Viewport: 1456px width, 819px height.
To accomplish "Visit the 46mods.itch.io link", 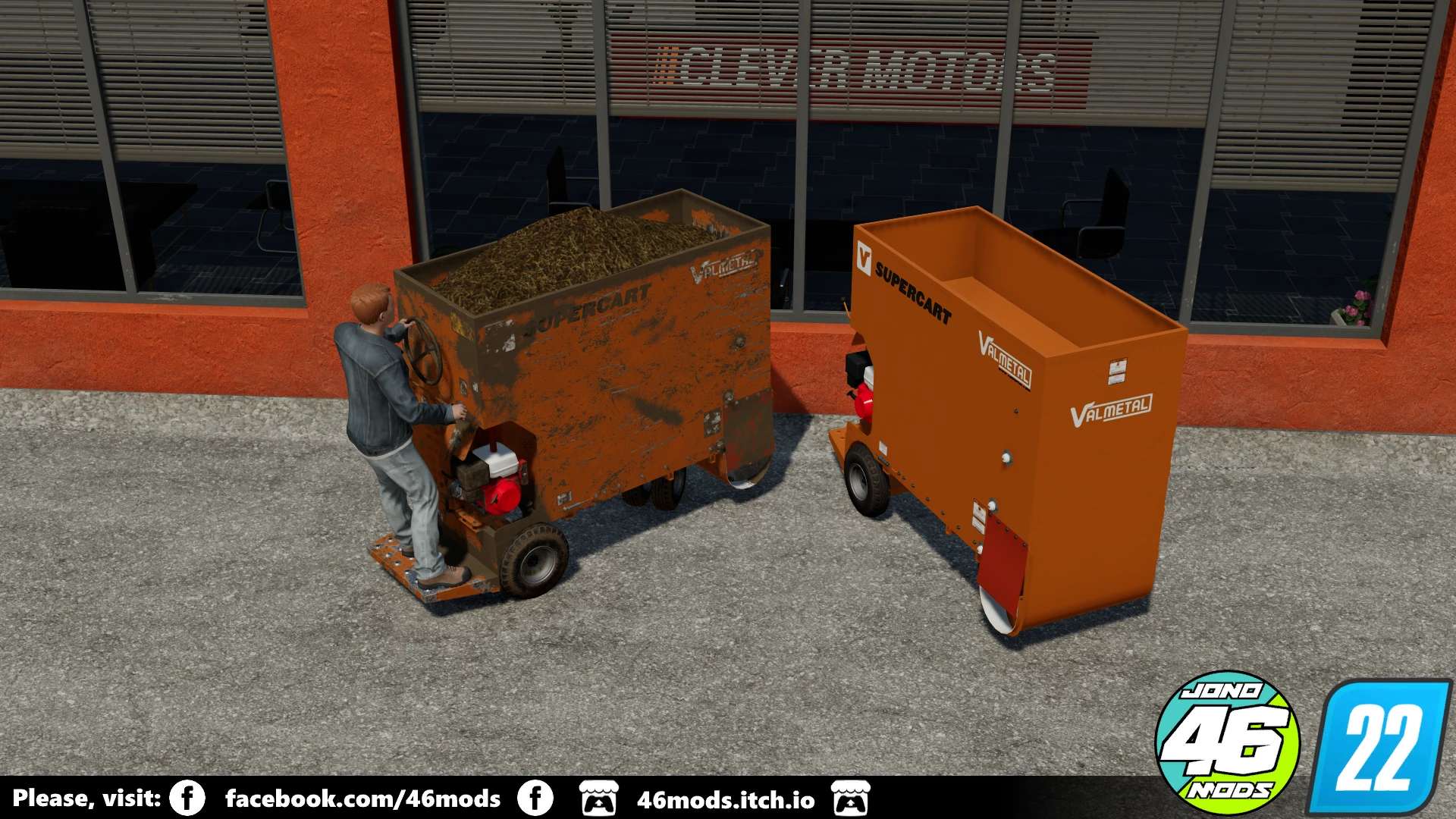I will click(x=725, y=800).
